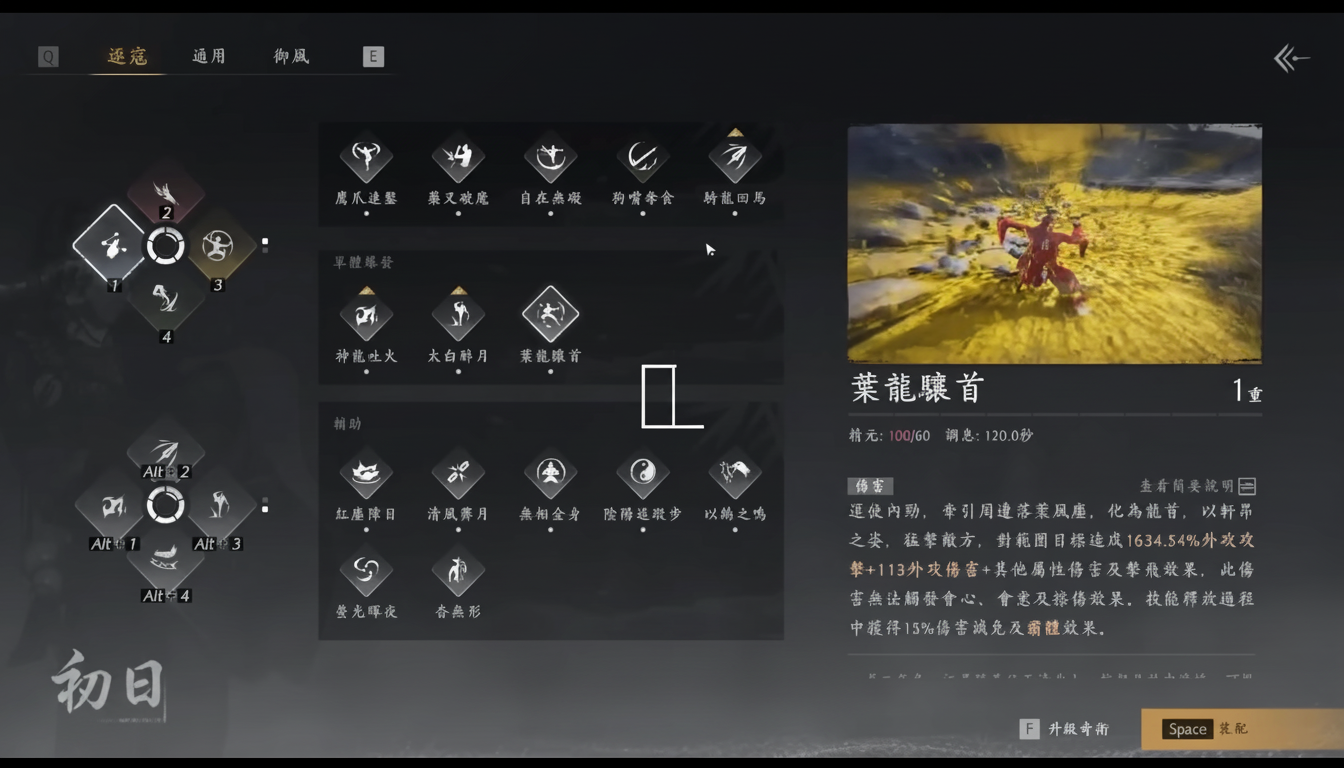Click the 葉龍驤首 skill preview image
The width and height of the screenshot is (1344, 768).
(x=1054, y=243)
